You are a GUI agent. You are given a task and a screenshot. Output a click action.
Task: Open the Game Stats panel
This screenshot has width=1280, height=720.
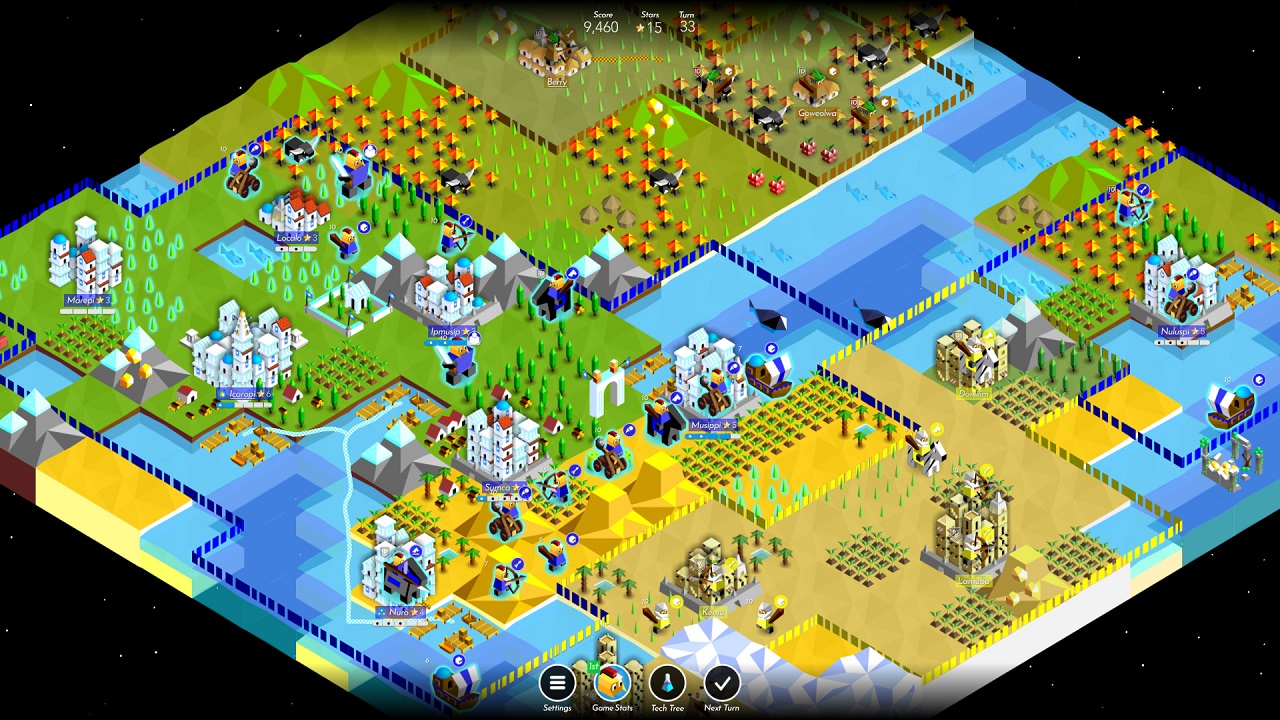coord(611,685)
